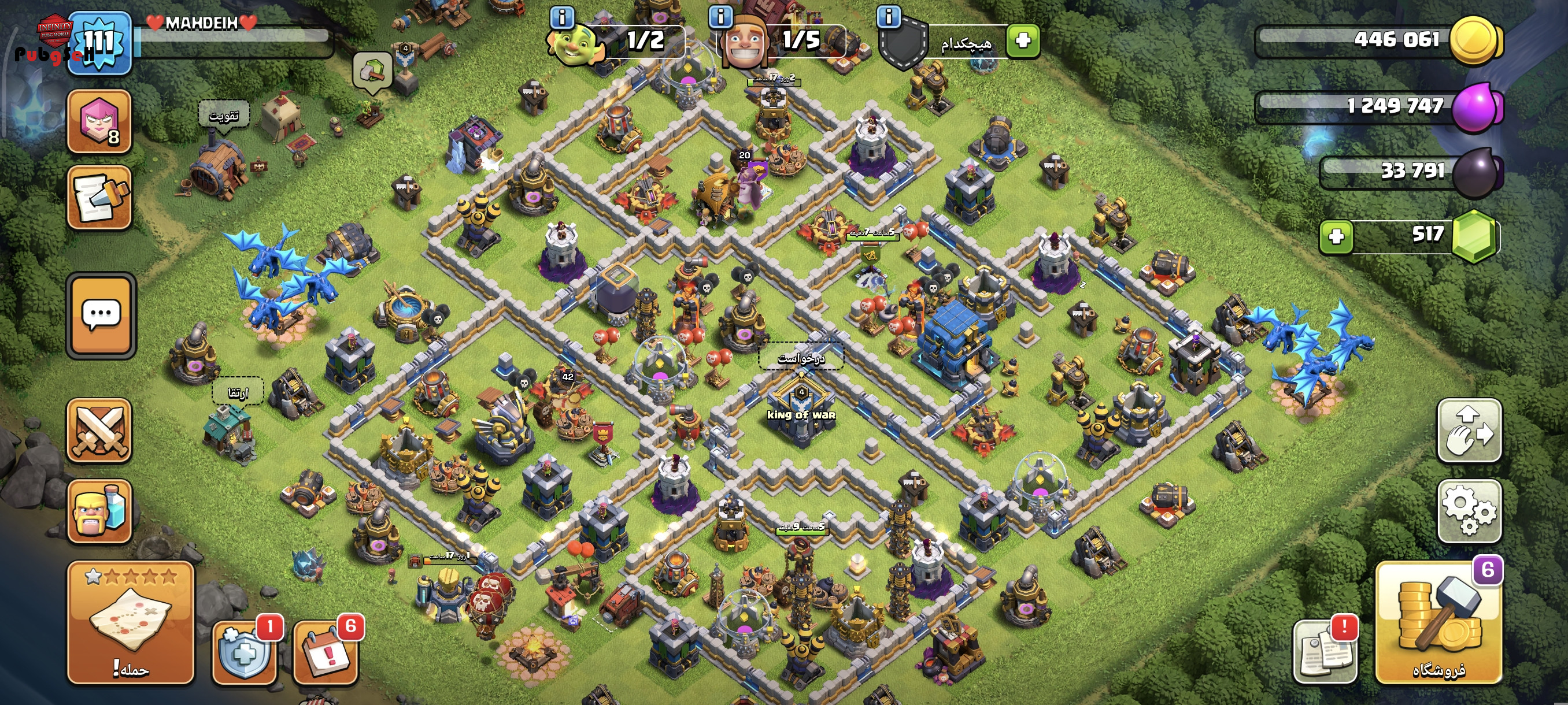
Task: Open the shield status button
Action: coord(245,652)
